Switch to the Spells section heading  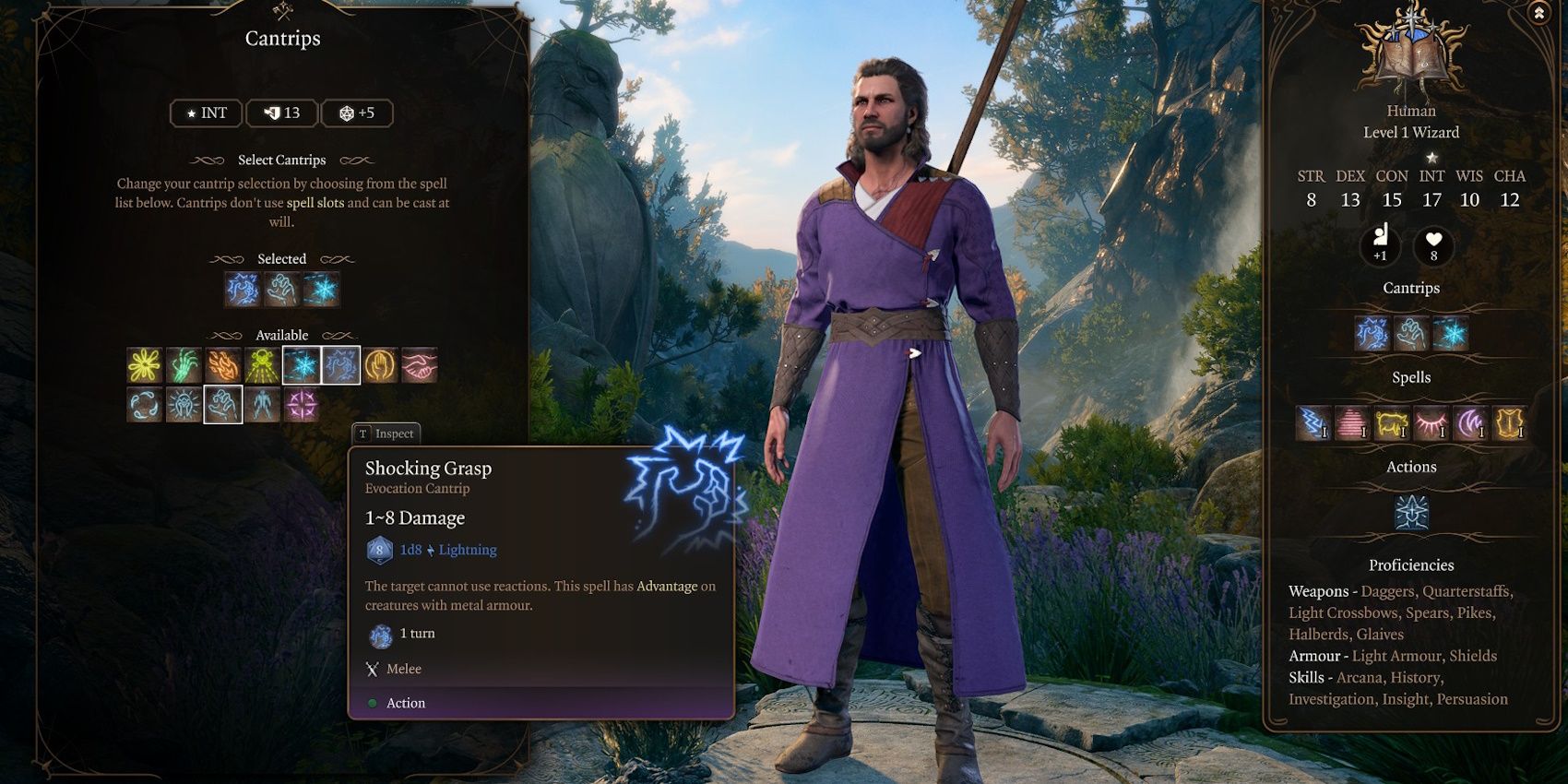[1412, 376]
